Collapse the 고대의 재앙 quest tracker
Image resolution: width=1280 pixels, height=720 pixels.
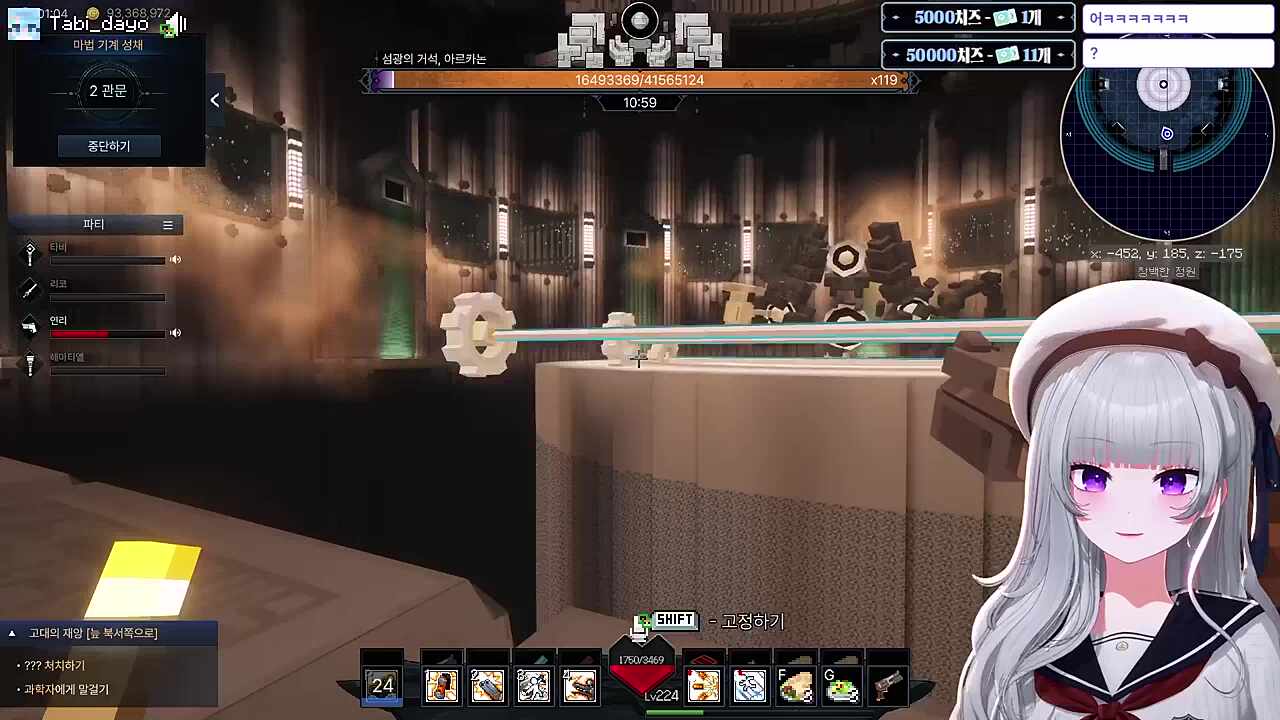[x=12, y=633]
